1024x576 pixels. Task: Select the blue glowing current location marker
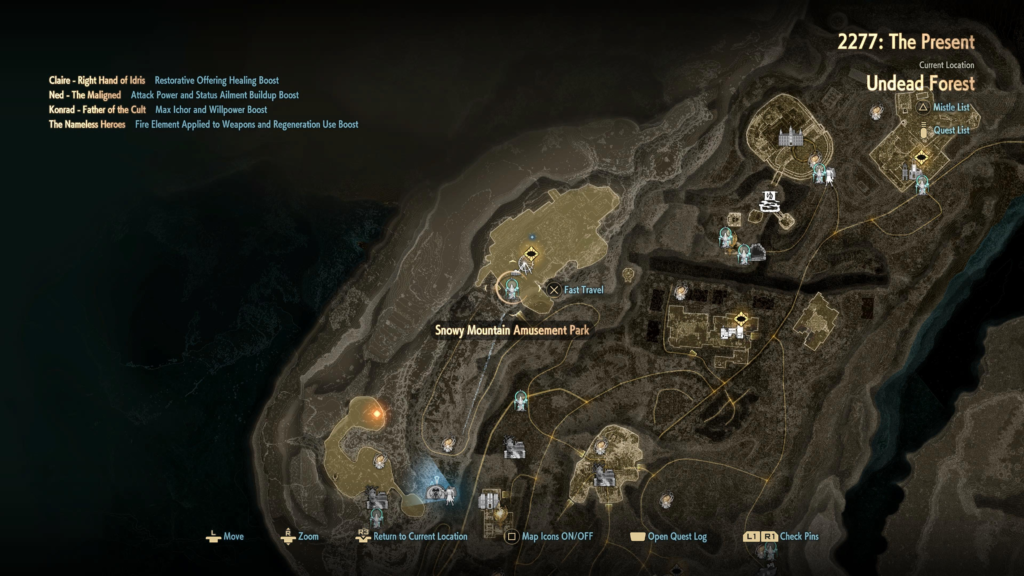click(435, 492)
